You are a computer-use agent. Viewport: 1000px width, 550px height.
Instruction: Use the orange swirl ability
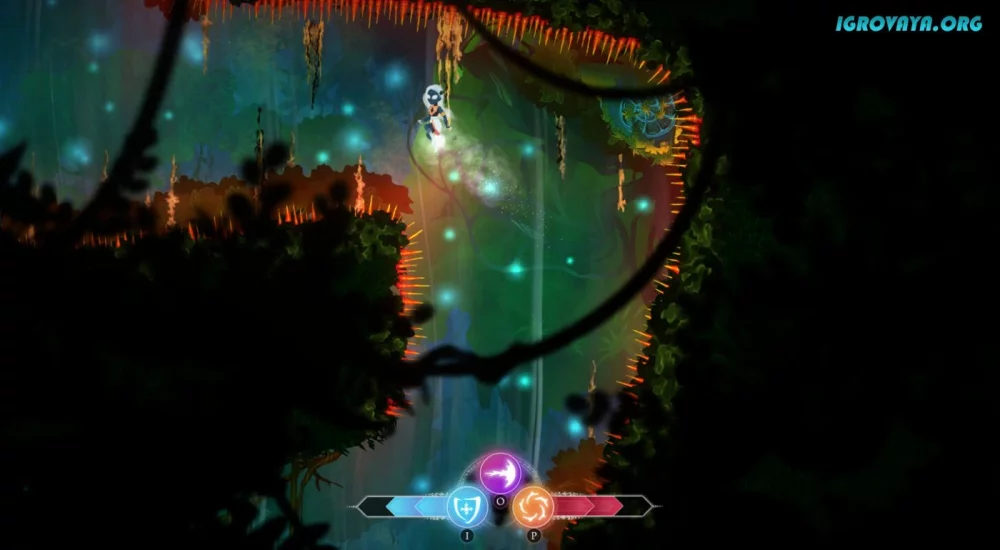click(x=533, y=506)
